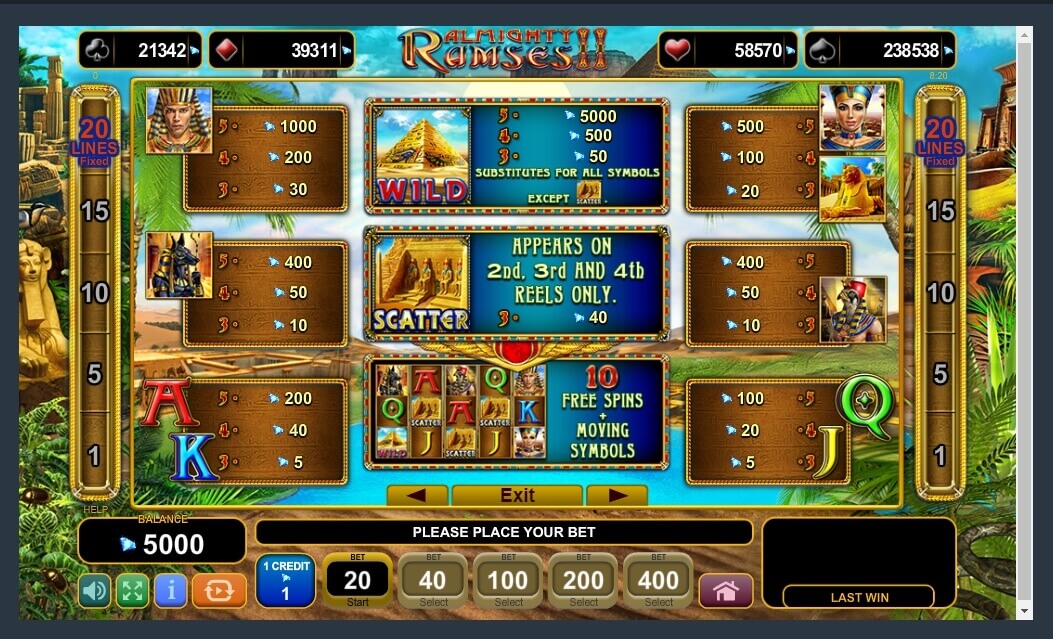Image resolution: width=1053 pixels, height=639 pixels.
Task: Pick the 400 bet button
Action: click(x=658, y=581)
